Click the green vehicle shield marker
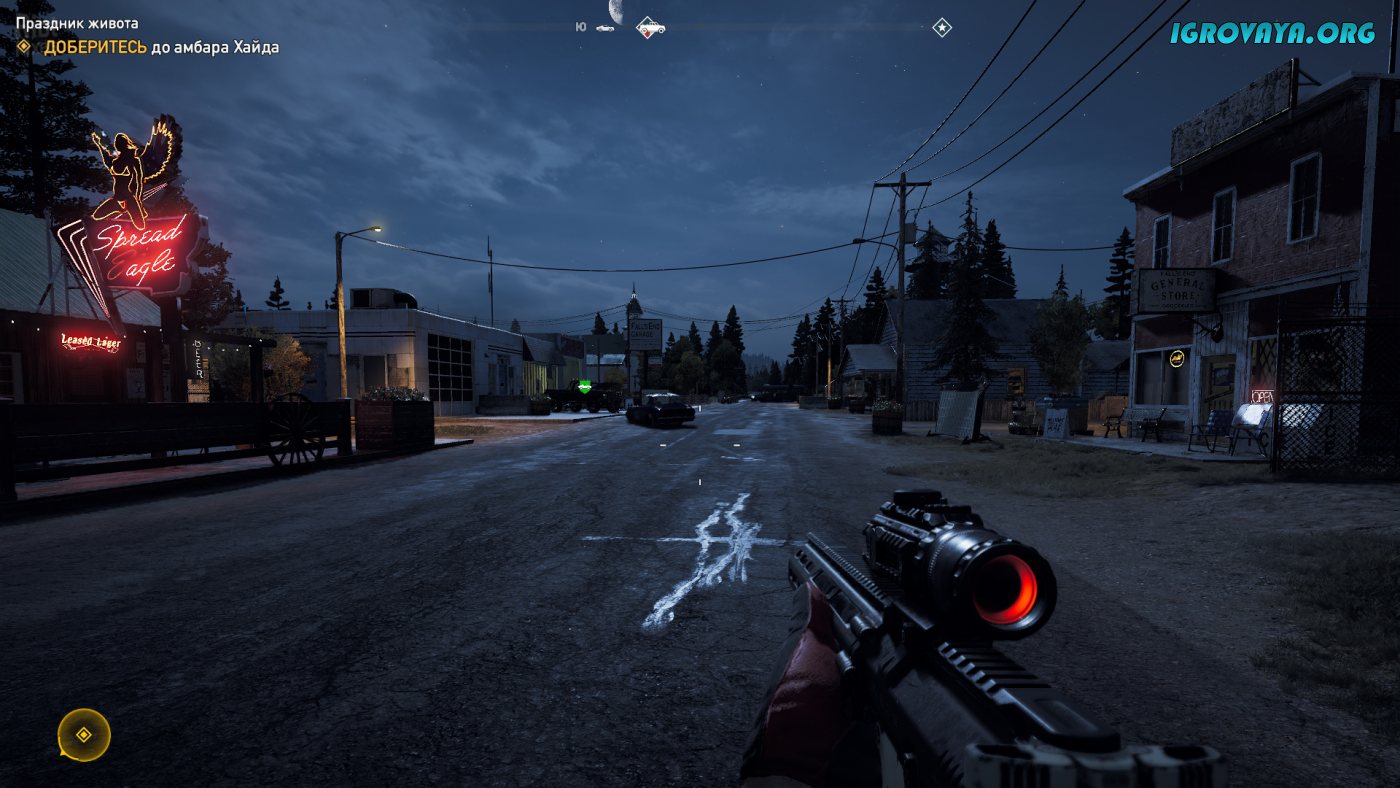Image resolution: width=1400 pixels, height=788 pixels. [x=585, y=386]
